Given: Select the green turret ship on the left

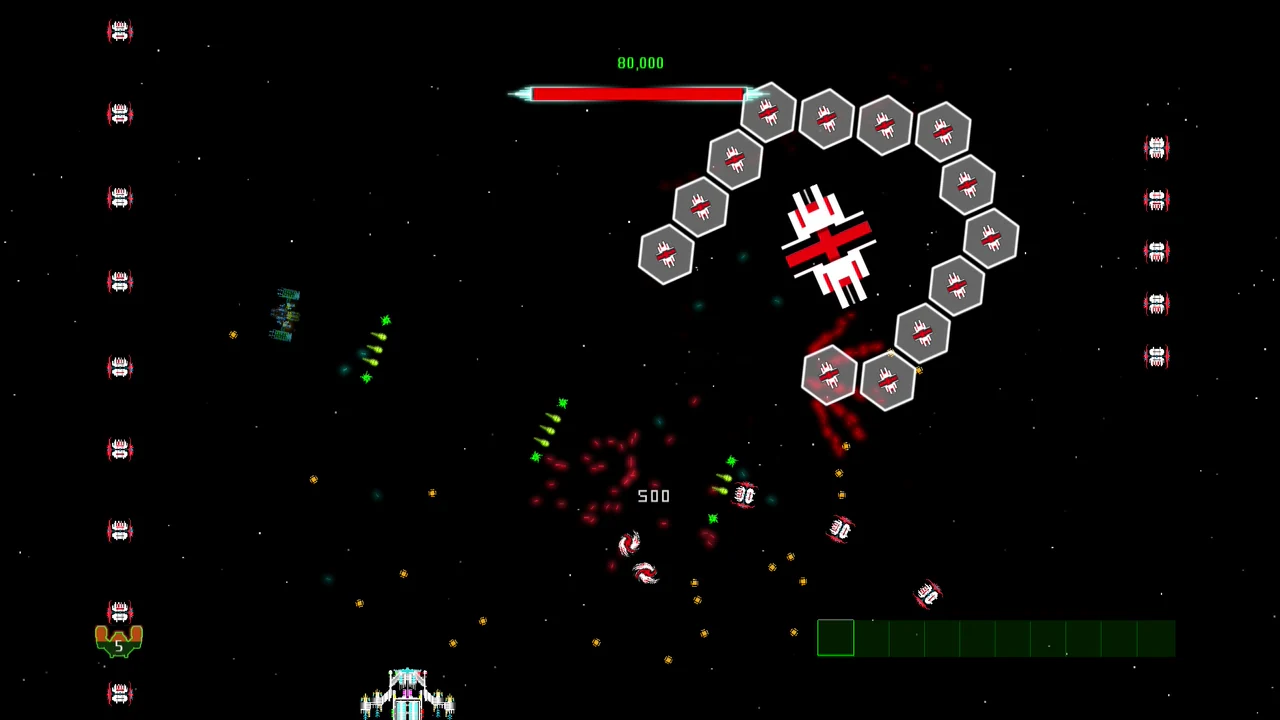Looking at the screenshot, I should point(285,312).
